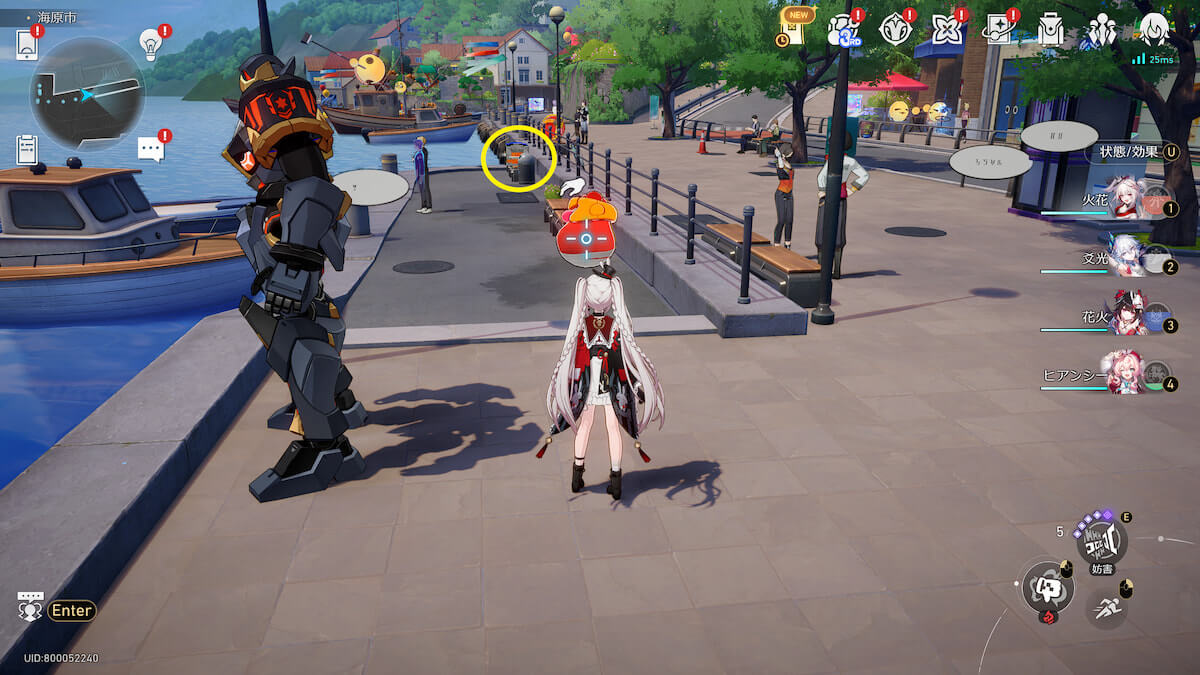Activate the 妨害 technique skill icon
The width and height of the screenshot is (1200, 675).
(1101, 543)
